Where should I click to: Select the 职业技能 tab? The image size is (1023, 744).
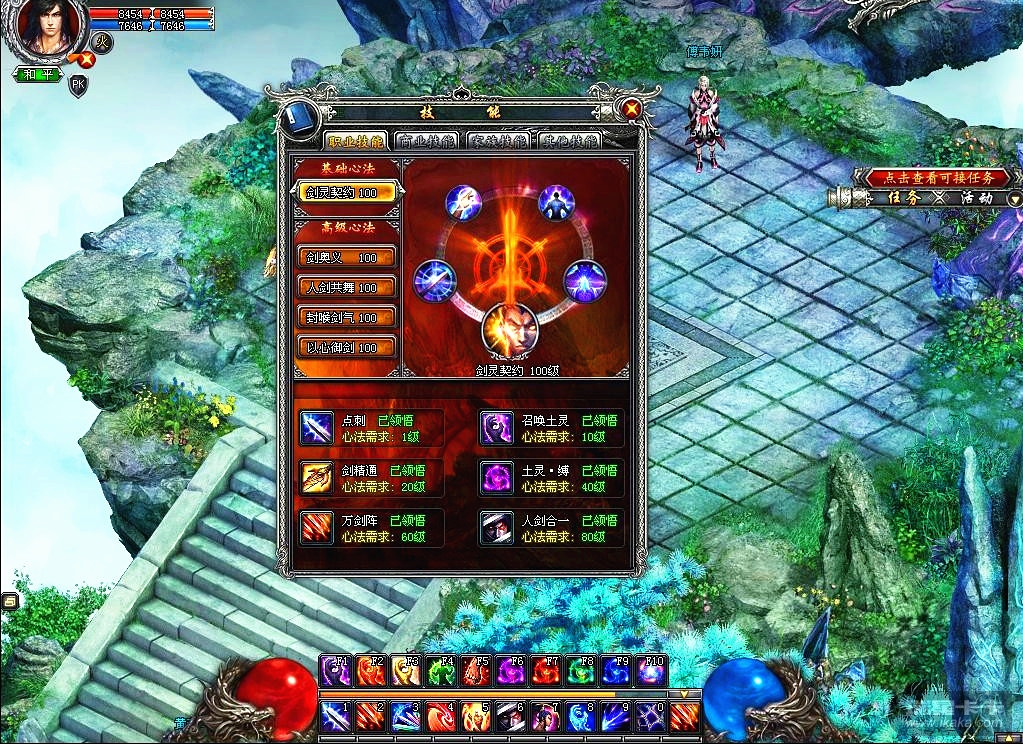pyautogui.click(x=356, y=141)
